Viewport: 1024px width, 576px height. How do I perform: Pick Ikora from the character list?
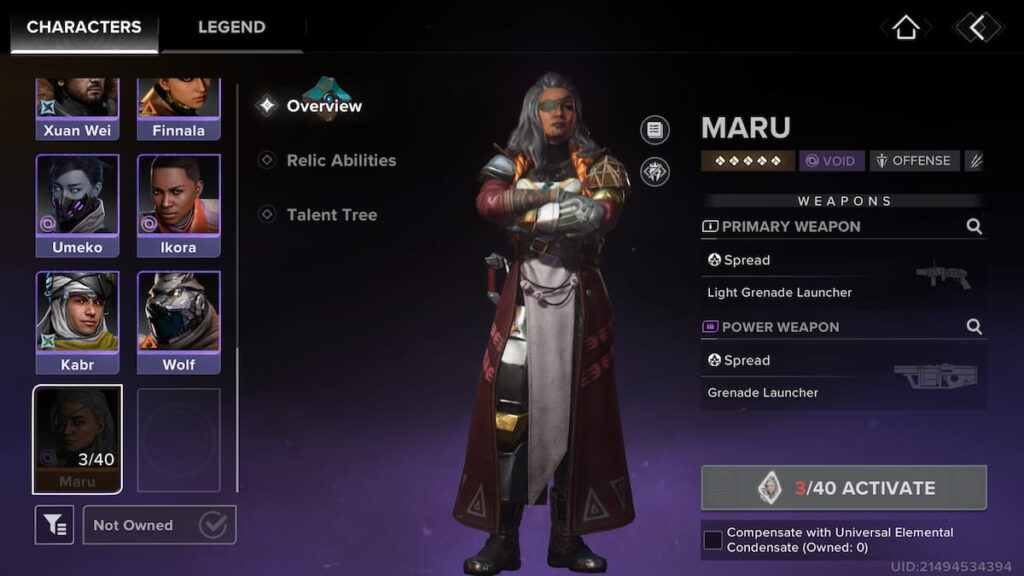point(178,206)
